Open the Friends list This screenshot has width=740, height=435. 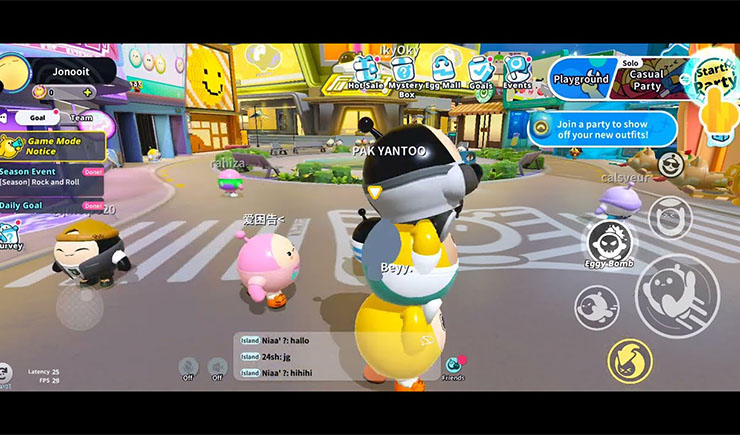[x=453, y=367]
